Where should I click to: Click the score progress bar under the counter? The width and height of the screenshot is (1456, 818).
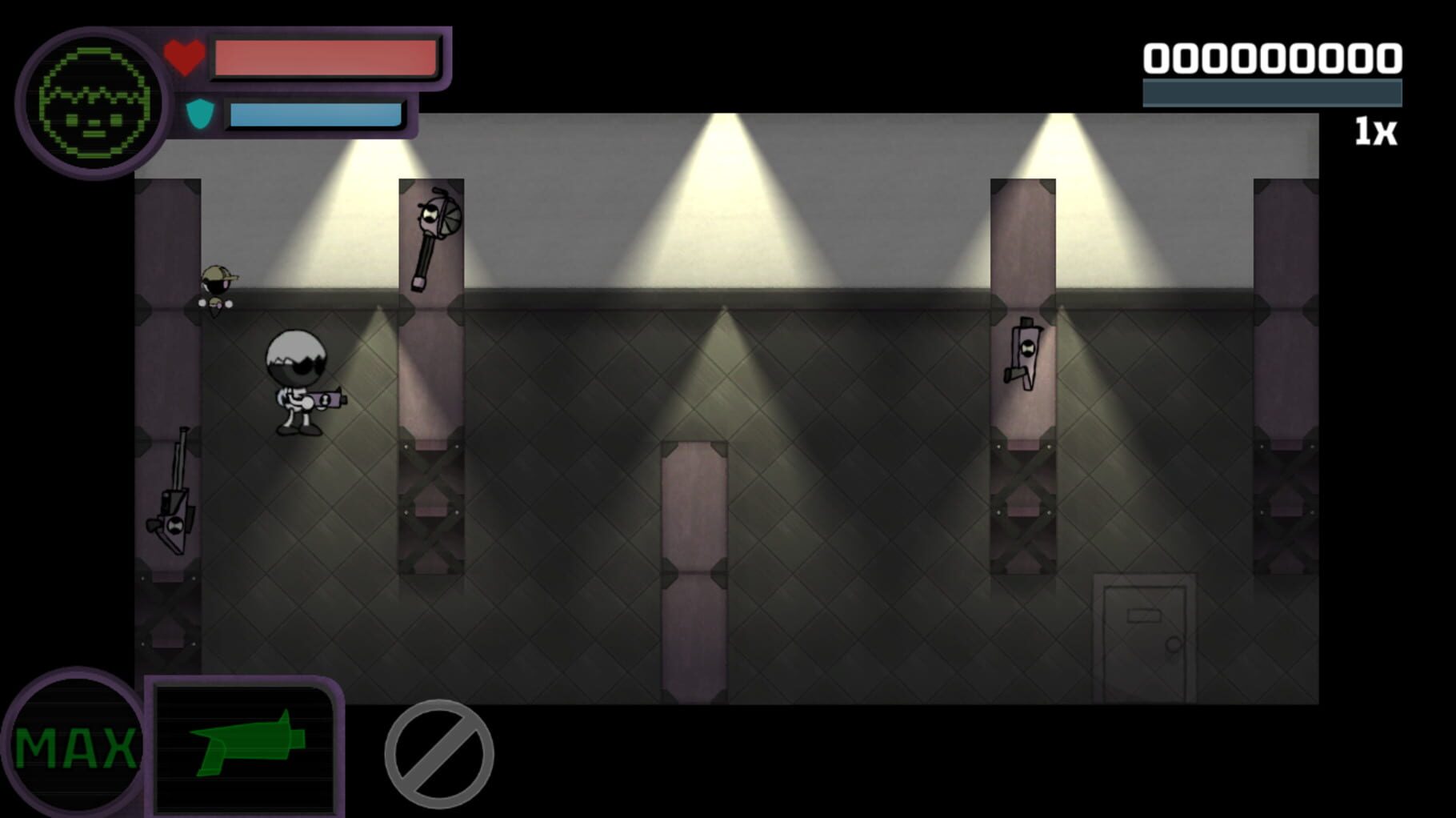tap(1272, 92)
